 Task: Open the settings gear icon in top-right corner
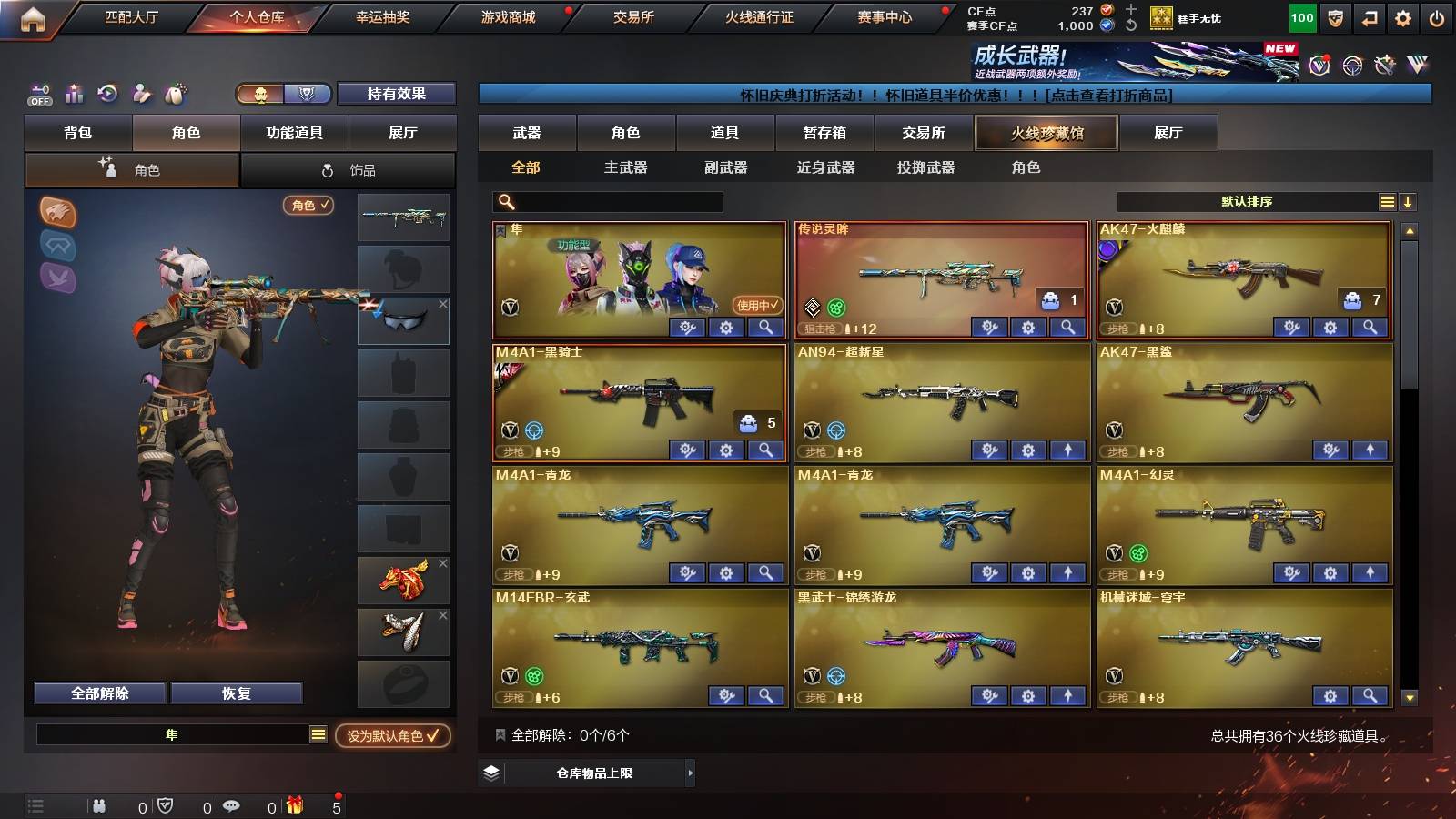coord(1404,15)
